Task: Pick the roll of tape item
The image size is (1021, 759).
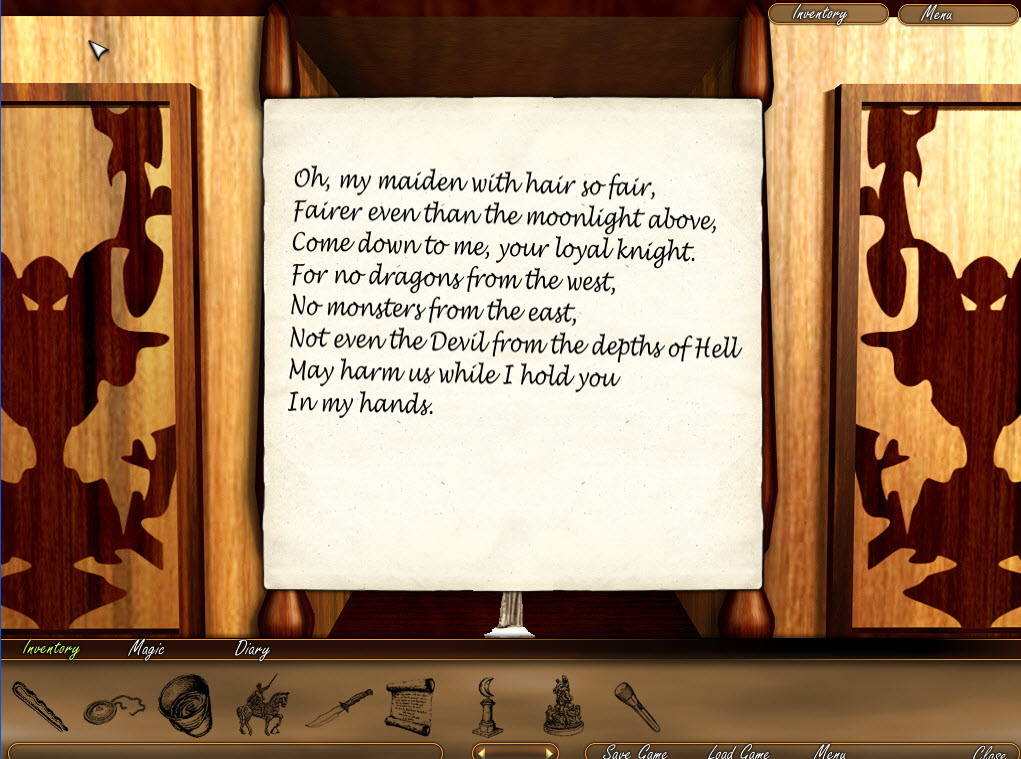Action: [x=187, y=706]
